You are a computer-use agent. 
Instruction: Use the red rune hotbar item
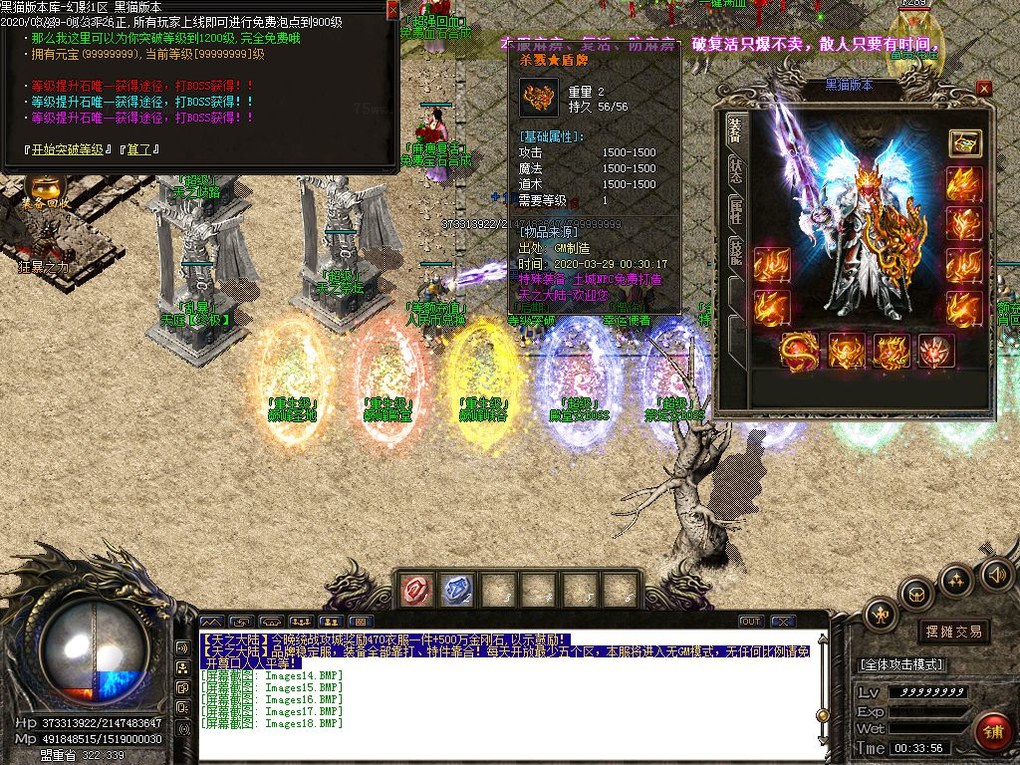[415, 589]
